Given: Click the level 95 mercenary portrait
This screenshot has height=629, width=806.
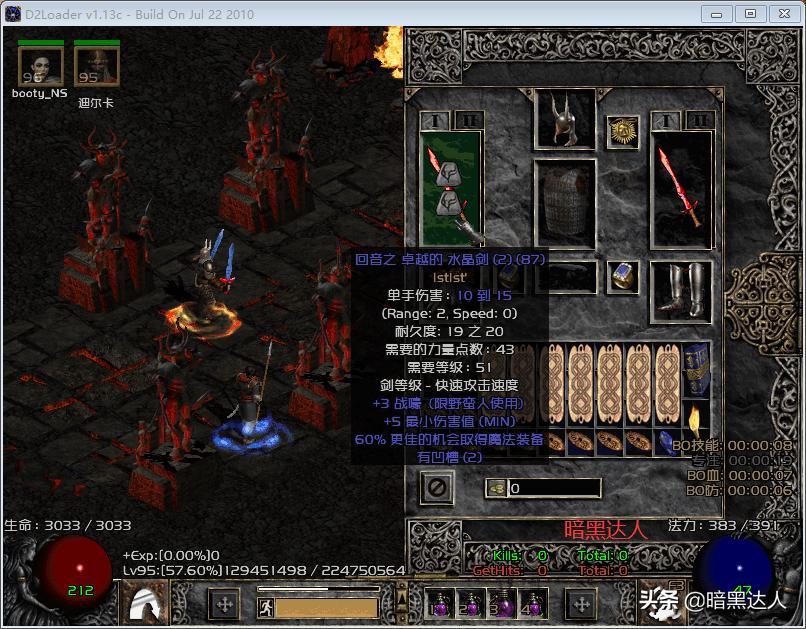Looking at the screenshot, I should (97, 67).
